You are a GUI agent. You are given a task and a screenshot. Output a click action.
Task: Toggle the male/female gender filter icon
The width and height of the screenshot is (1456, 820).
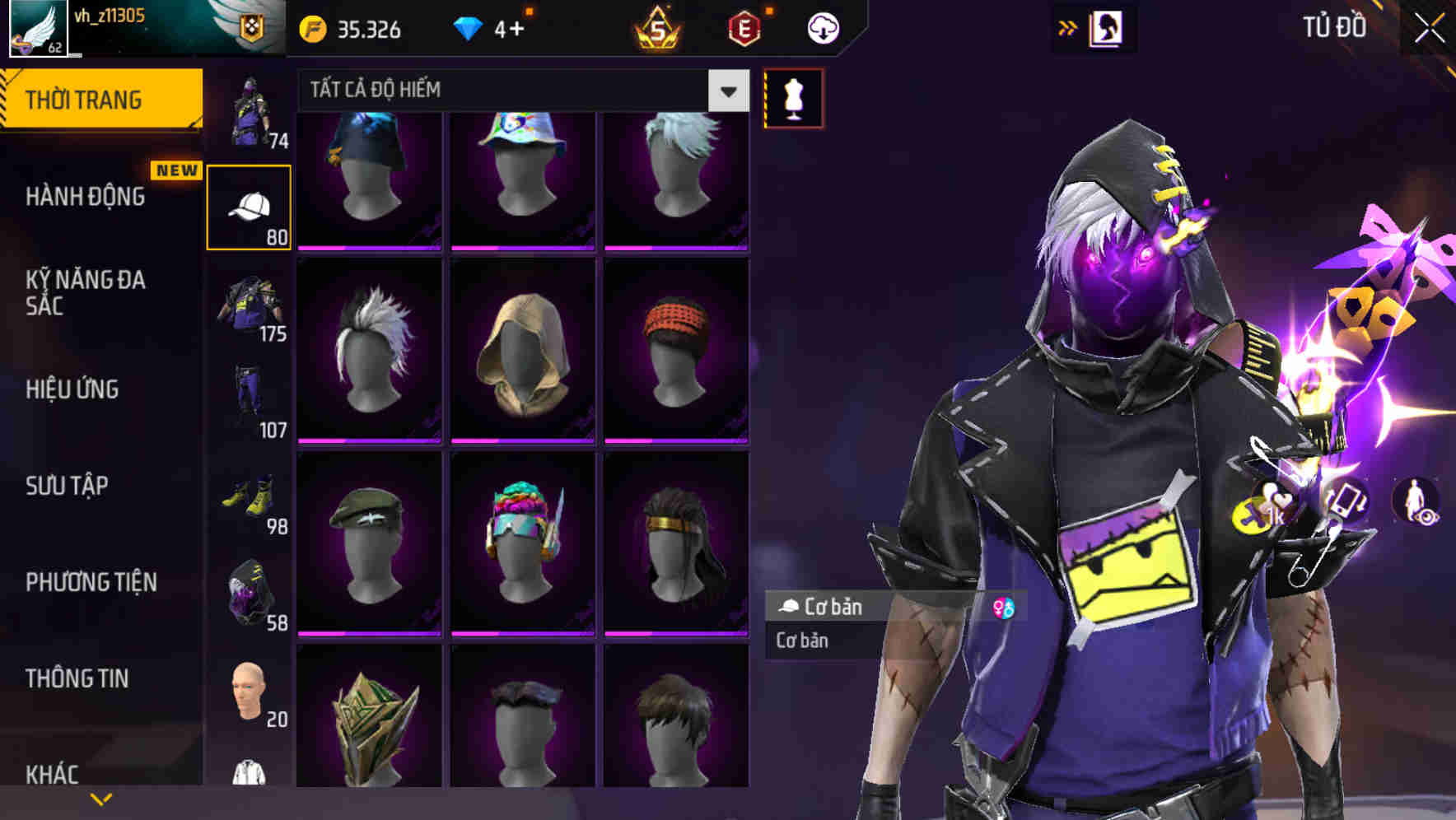tap(1006, 608)
